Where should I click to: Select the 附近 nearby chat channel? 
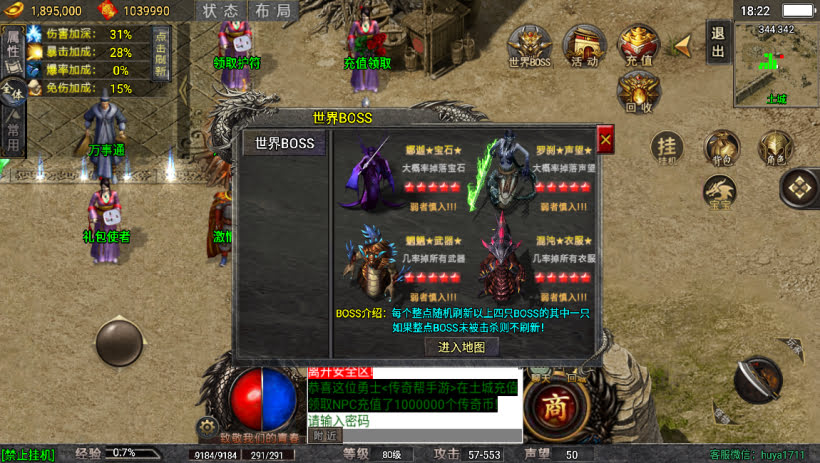tap(325, 435)
